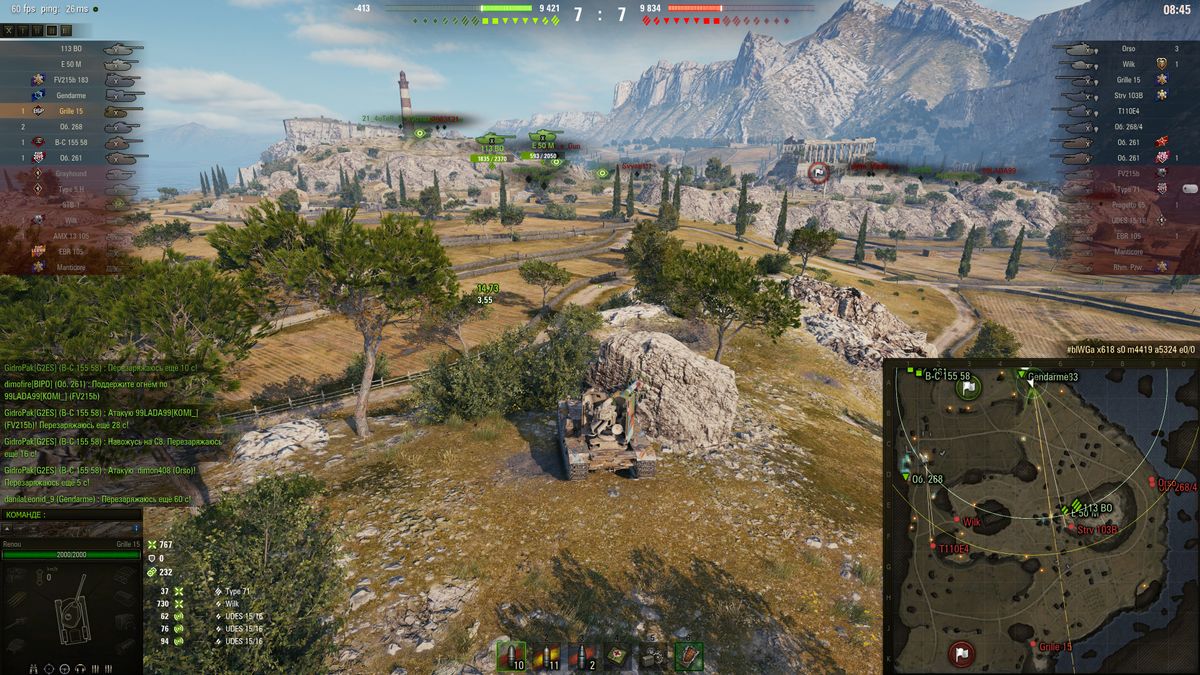This screenshot has width=1200, height=675.
Task: Activate the repair kit consumable
Action: pyautogui.click(x=654, y=656)
